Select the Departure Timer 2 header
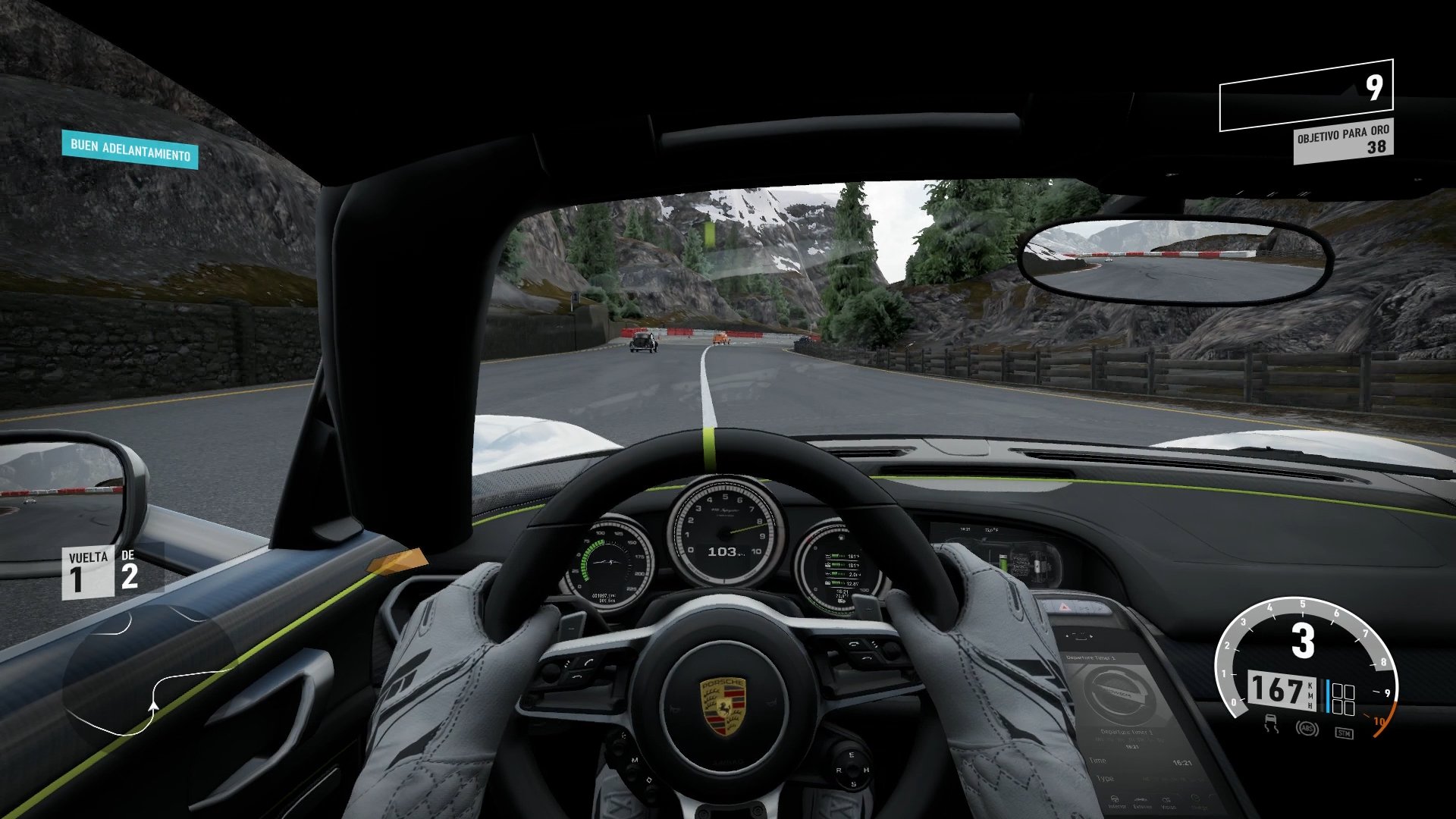 [x=1090, y=657]
